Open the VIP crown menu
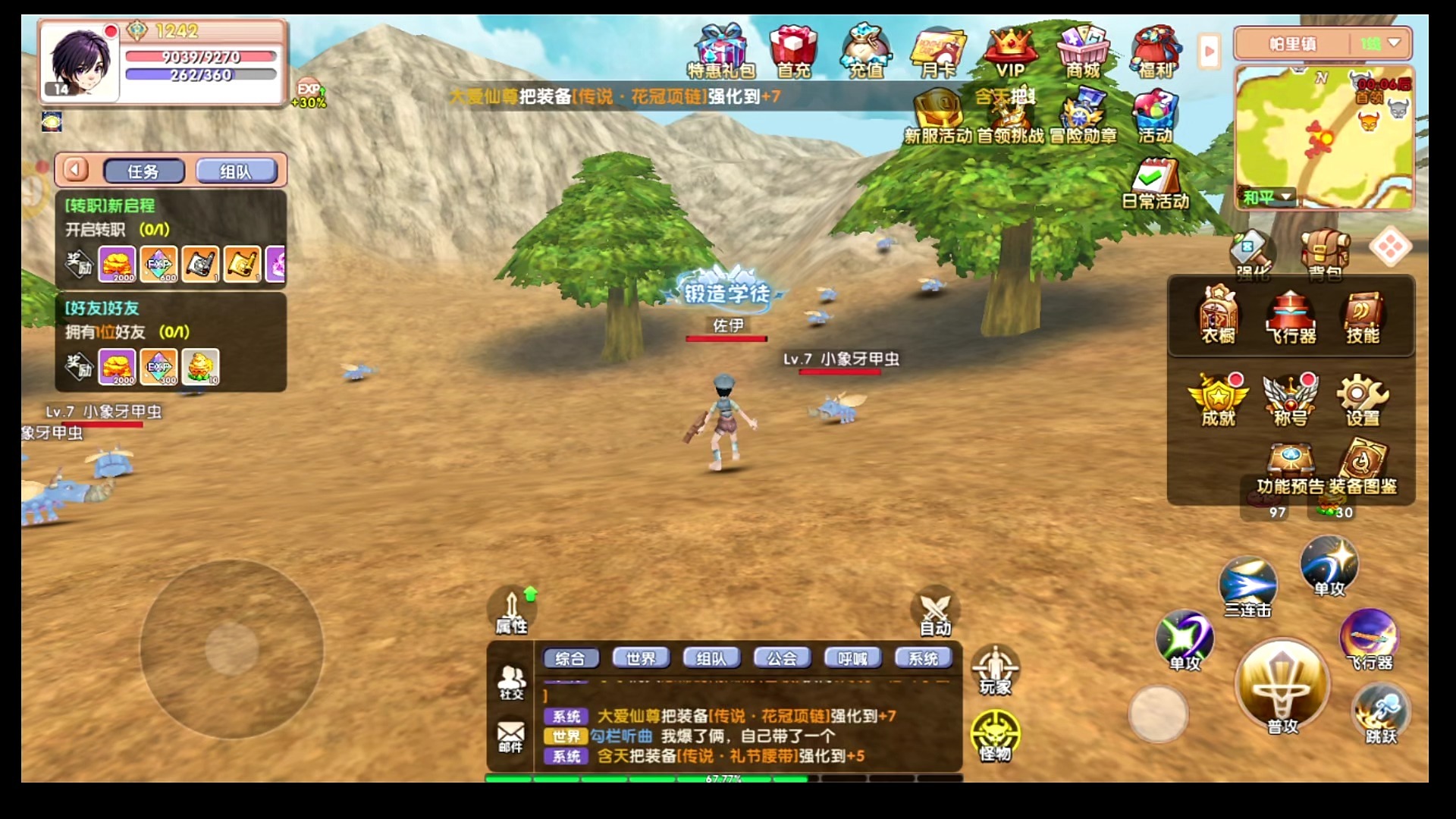1456x819 pixels. (1009, 51)
